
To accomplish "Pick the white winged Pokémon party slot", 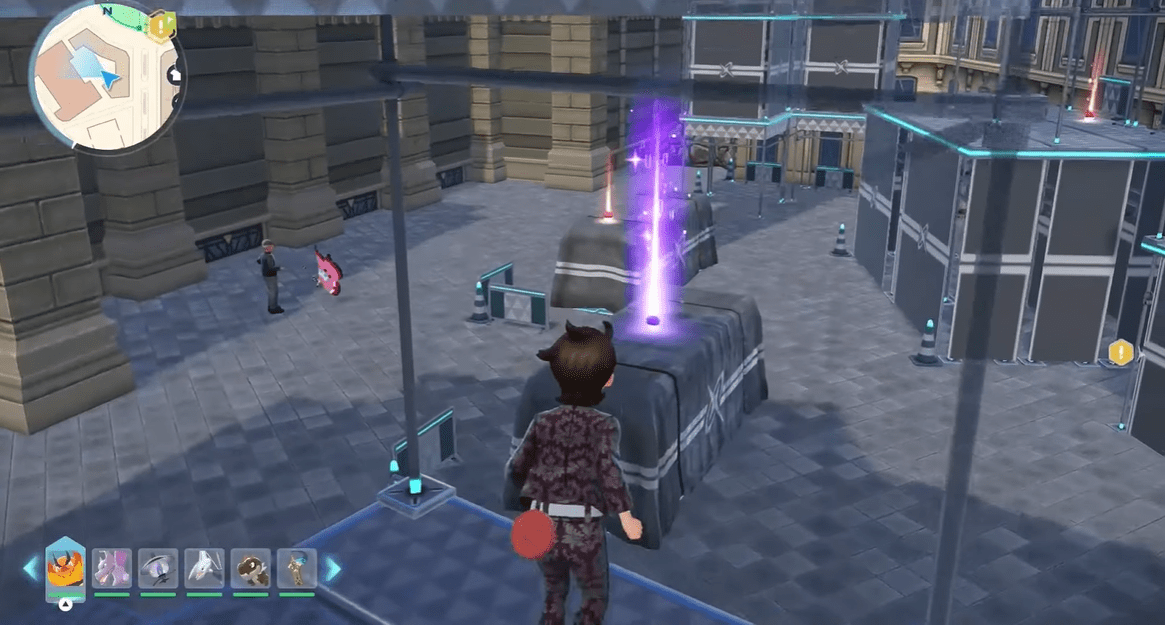I will (205, 568).
